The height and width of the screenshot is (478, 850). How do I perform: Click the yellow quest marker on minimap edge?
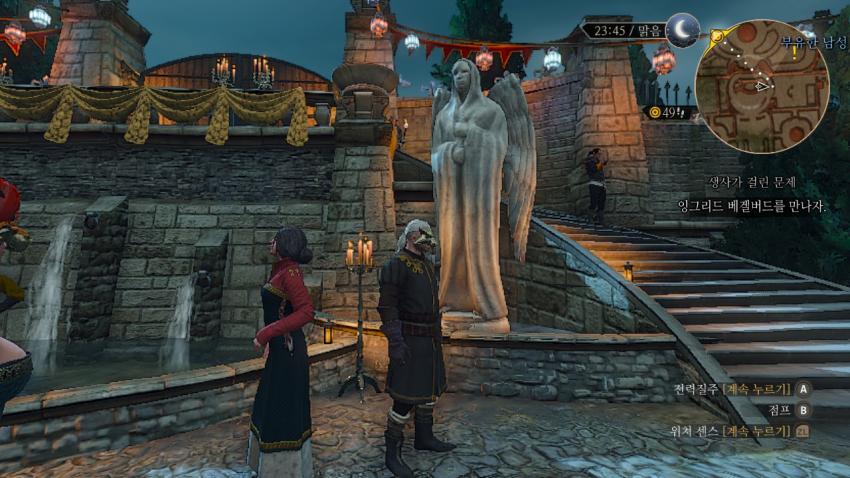point(717,36)
